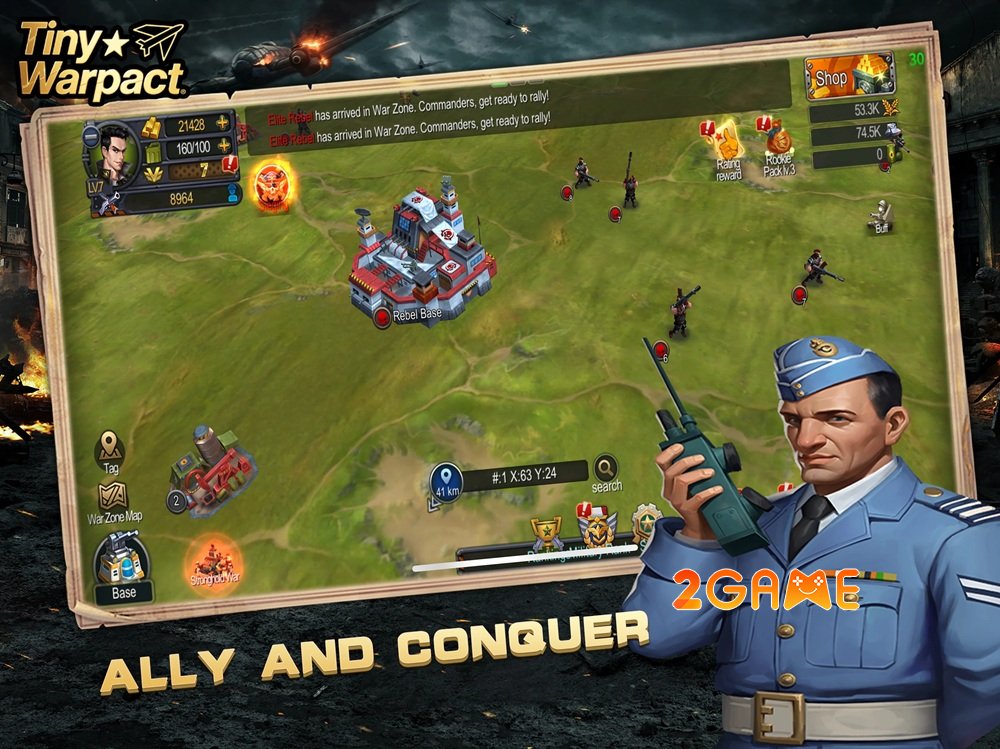Open the War Zone Map
1000x749 pixels.
[x=113, y=502]
